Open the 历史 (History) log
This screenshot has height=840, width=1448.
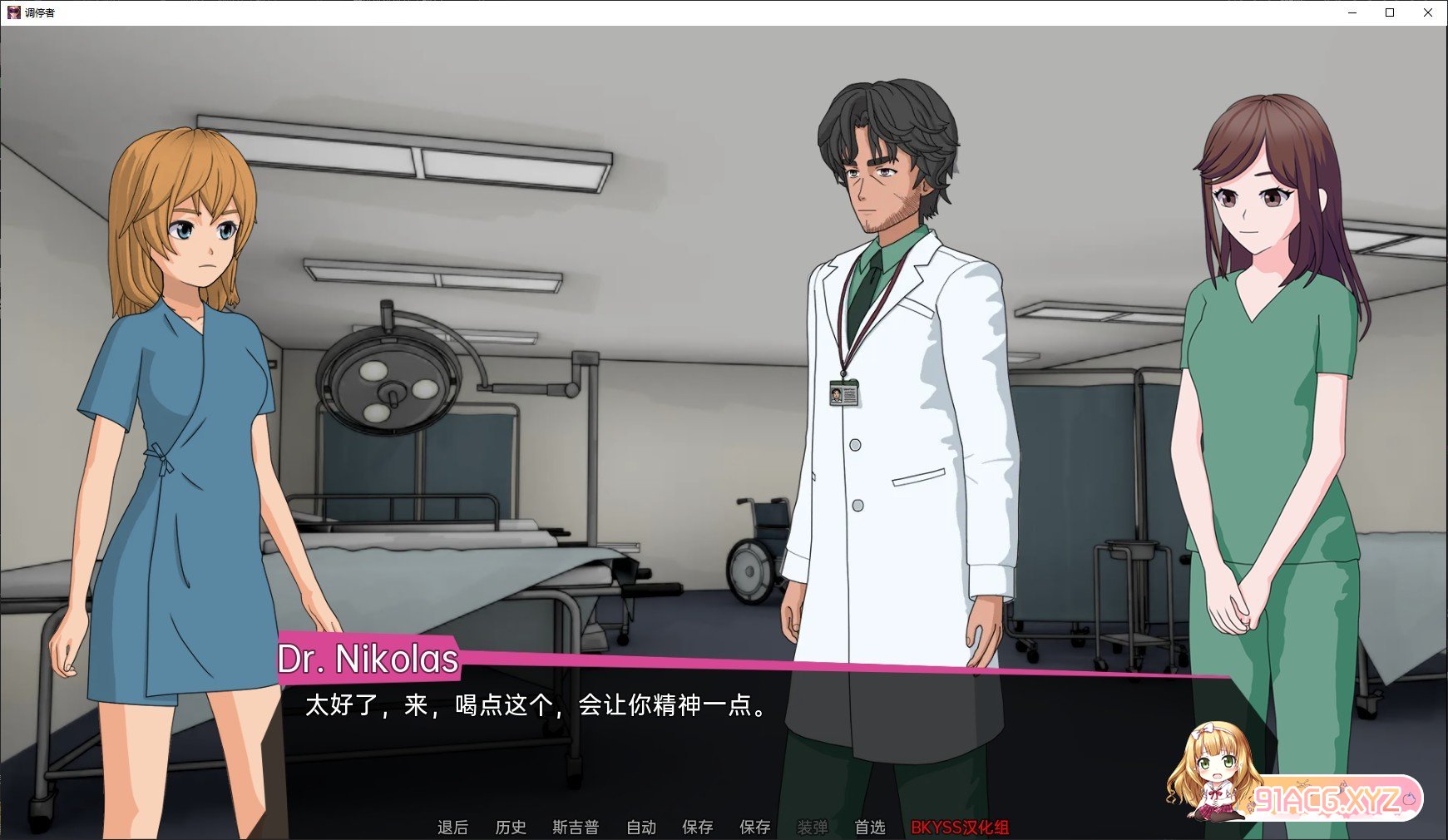point(510,827)
